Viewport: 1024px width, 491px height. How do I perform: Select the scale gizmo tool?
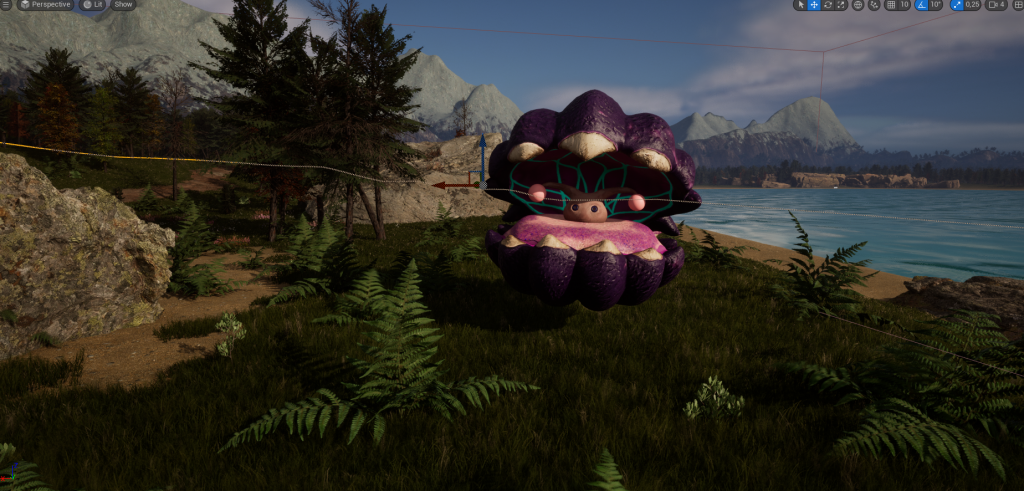(x=840, y=5)
